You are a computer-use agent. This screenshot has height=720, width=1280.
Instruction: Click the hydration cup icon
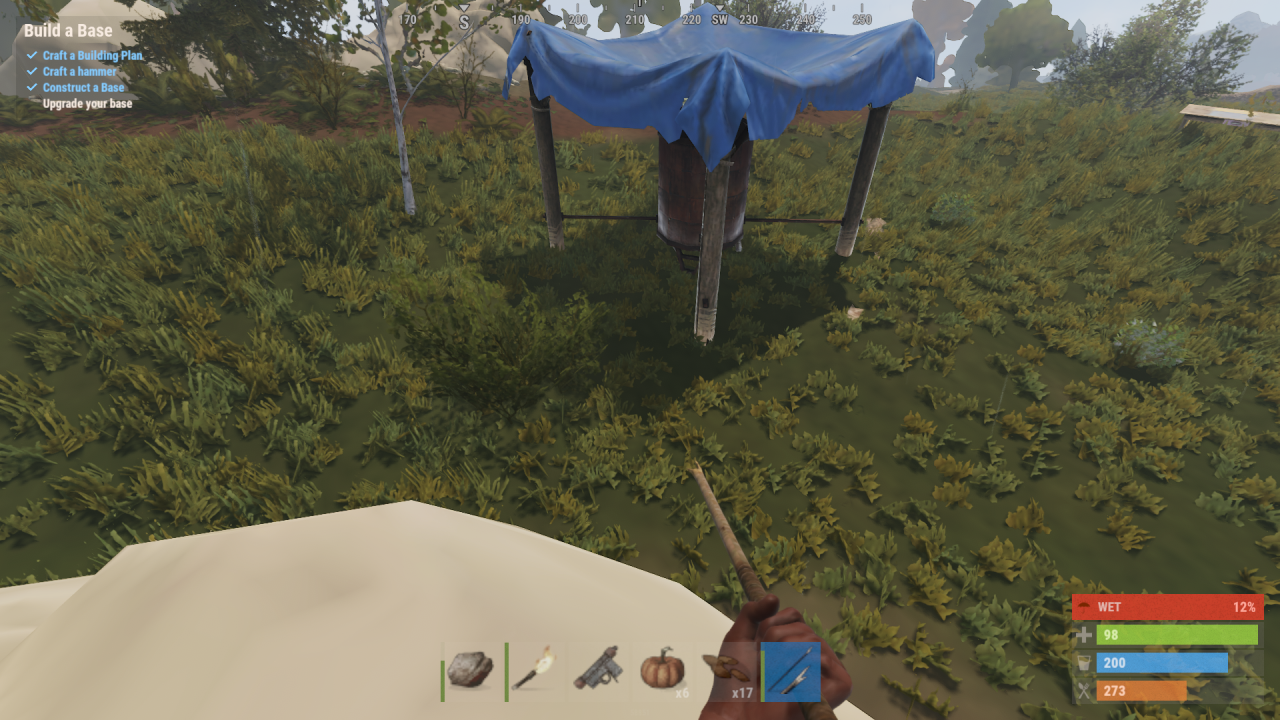1085,662
